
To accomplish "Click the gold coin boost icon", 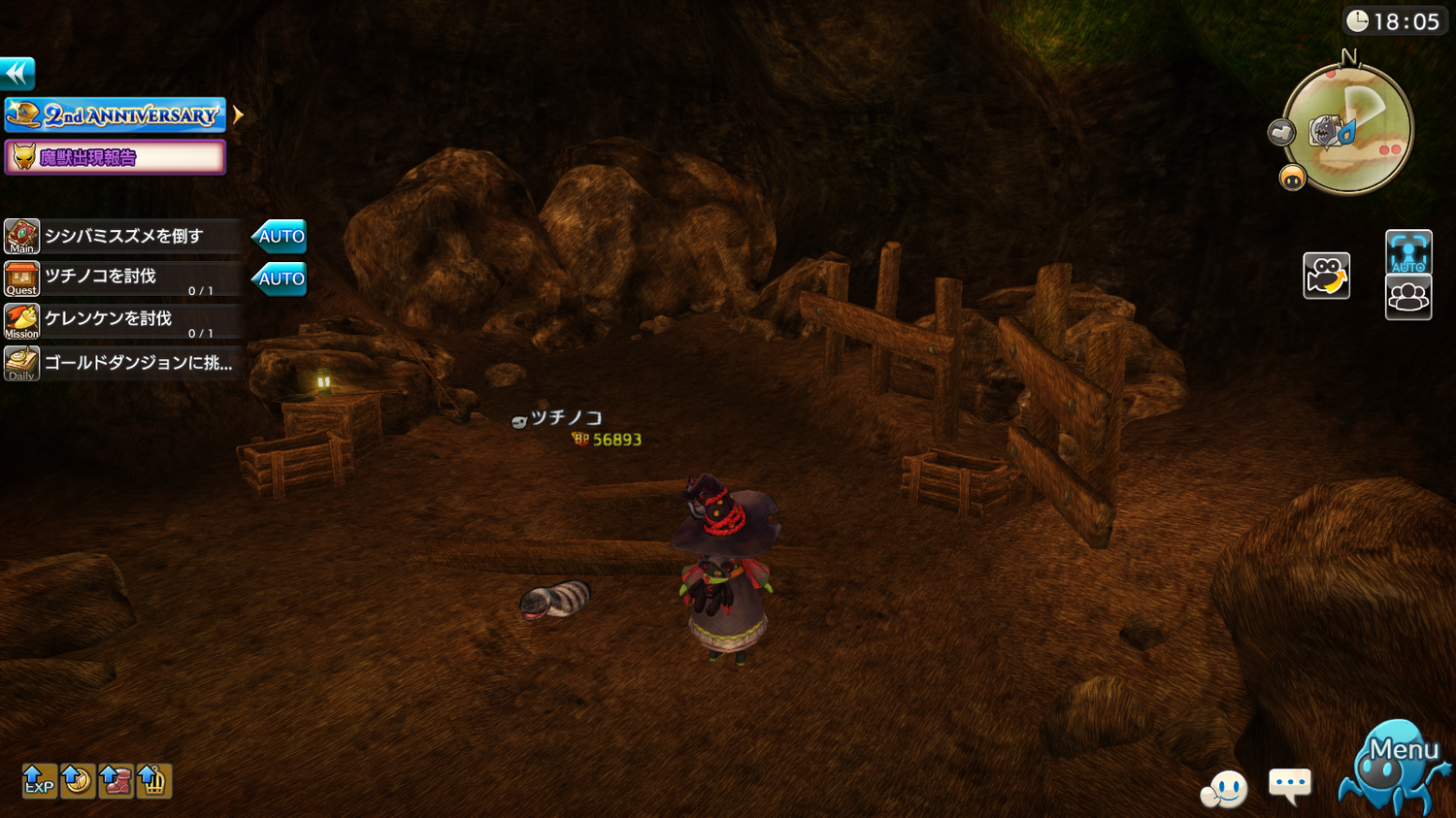I will 78,780.
